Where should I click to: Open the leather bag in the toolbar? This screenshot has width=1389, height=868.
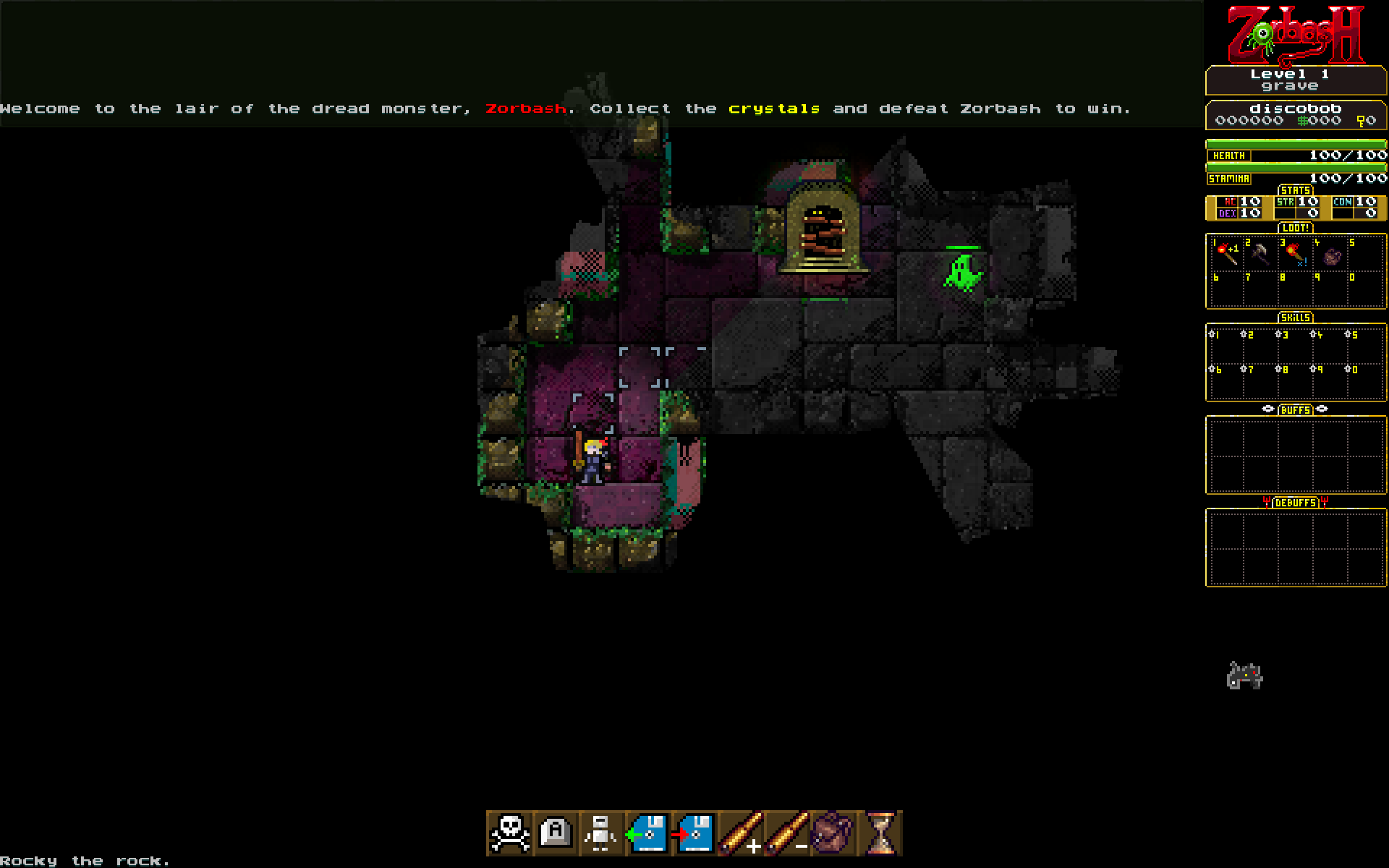coord(833,833)
